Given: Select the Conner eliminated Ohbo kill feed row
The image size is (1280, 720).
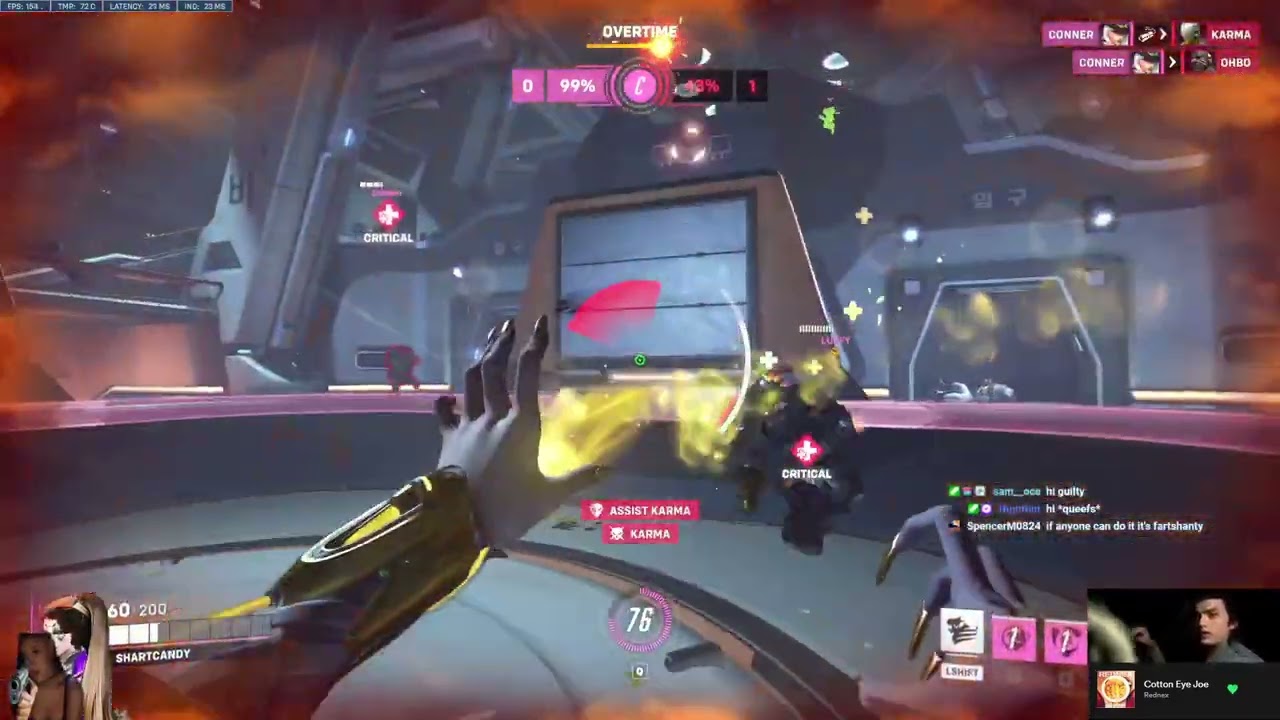Looking at the screenshot, I should tap(1165, 62).
